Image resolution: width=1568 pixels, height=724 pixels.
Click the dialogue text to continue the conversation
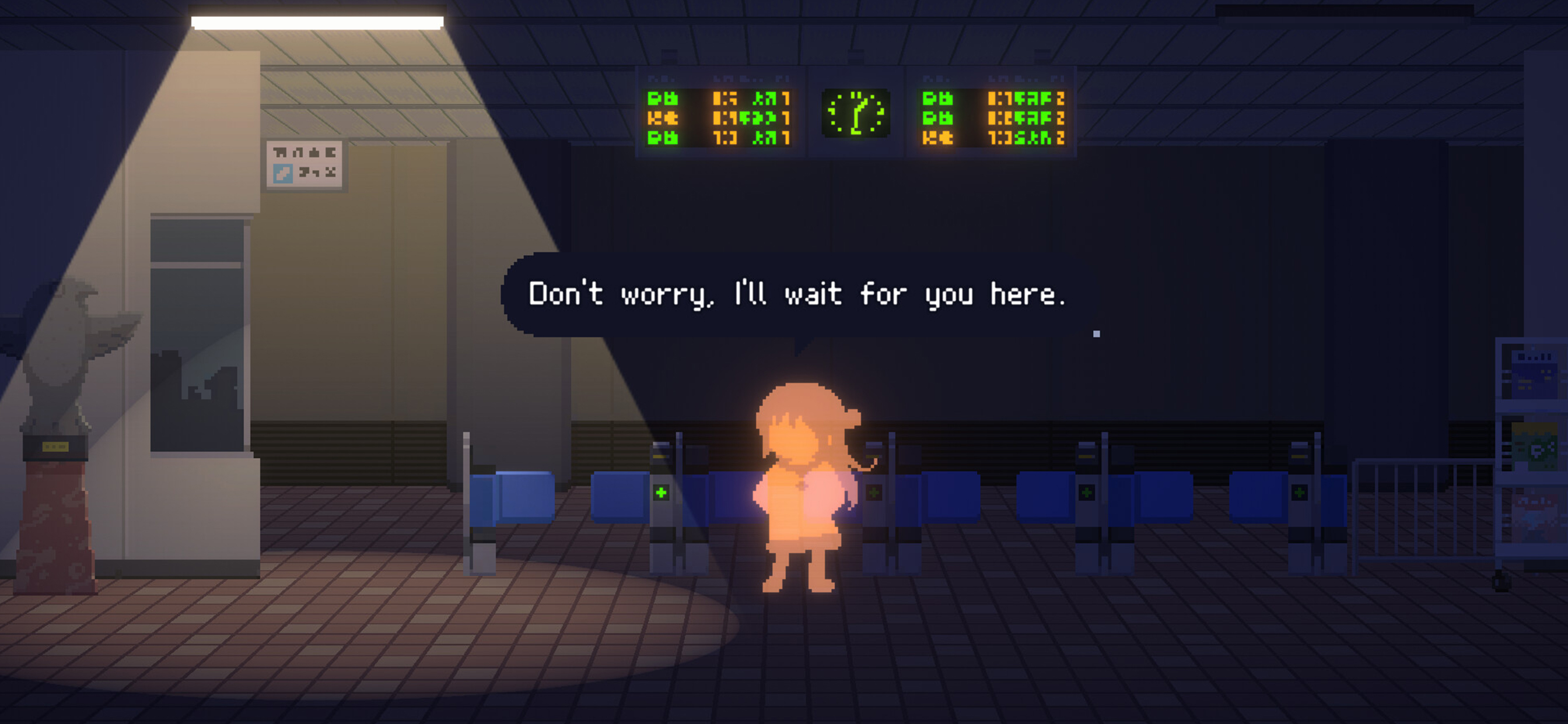pyautogui.click(x=797, y=296)
